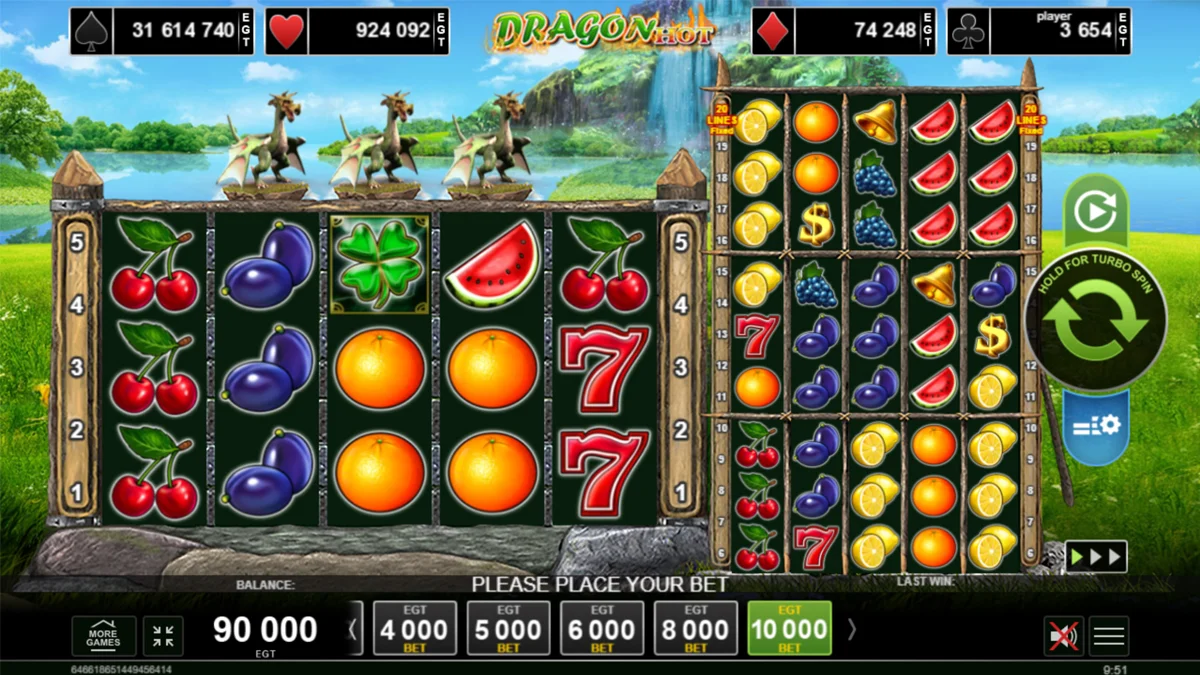
Task: Unmute sound with the speaker icon
Action: pyautogui.click(x=1062, y=636)
